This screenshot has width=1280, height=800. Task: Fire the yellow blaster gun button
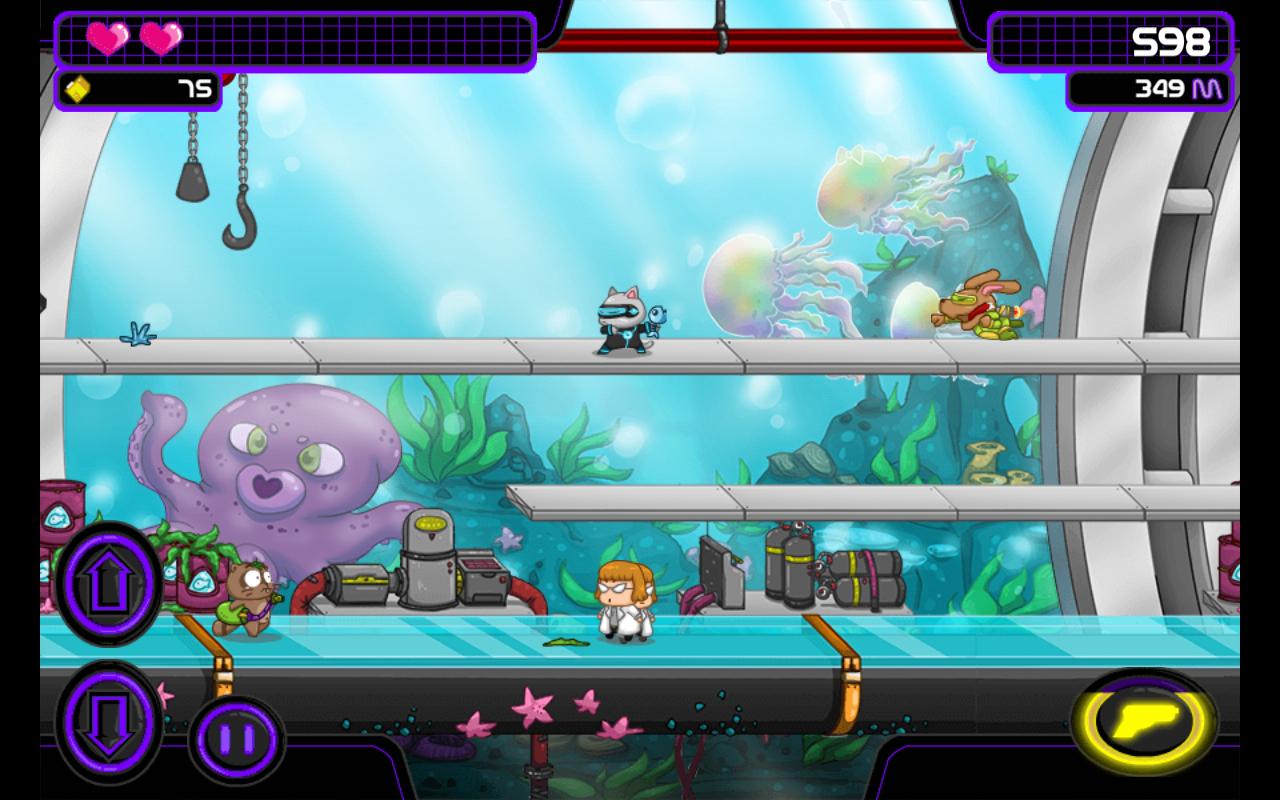[x=1144, y=722]
